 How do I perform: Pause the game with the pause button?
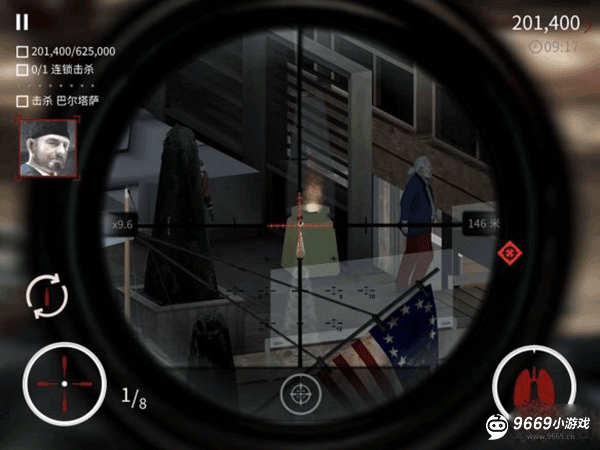point(23,21)
